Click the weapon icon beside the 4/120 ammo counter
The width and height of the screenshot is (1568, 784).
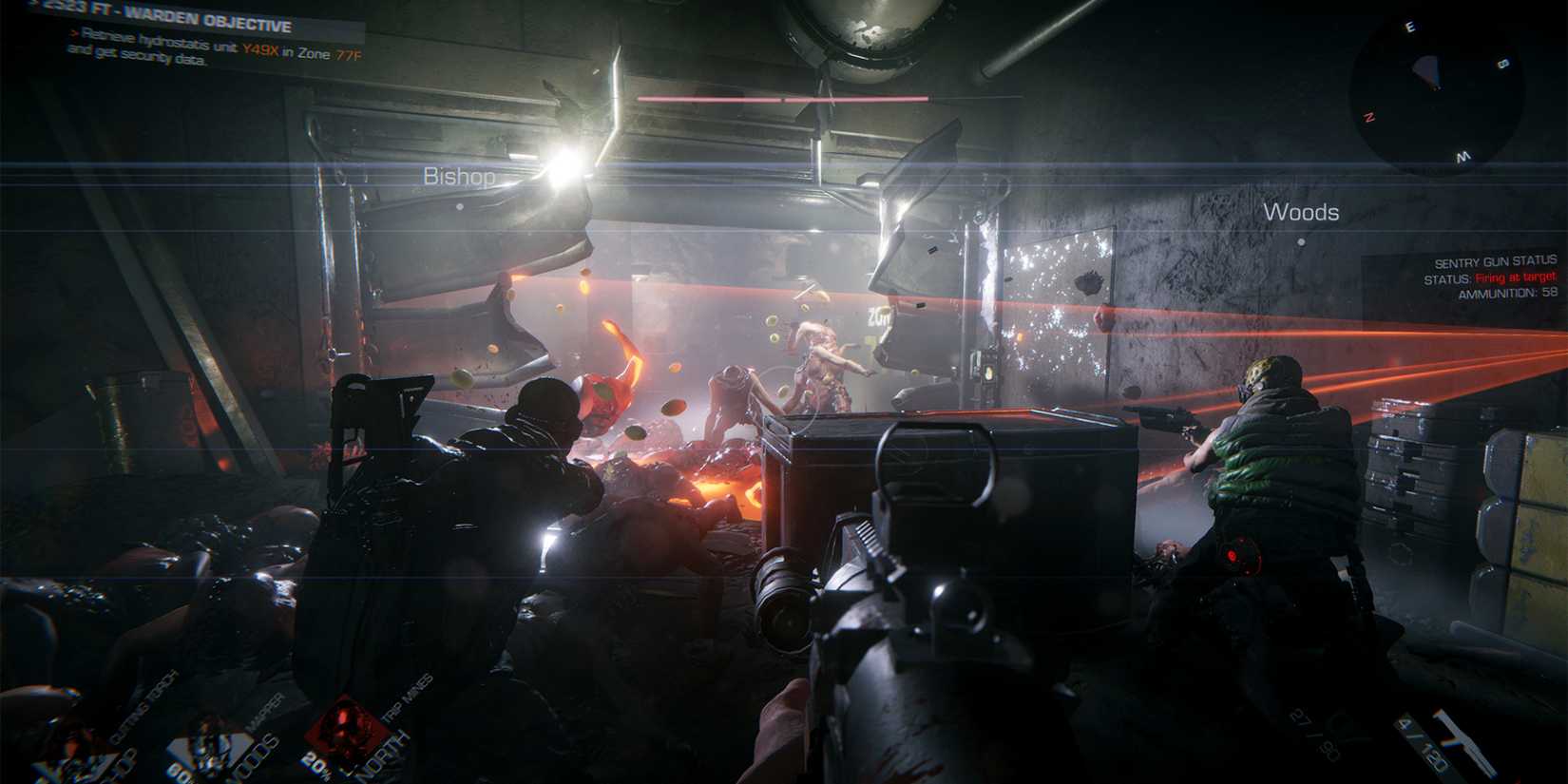(x=1464, y=742)
